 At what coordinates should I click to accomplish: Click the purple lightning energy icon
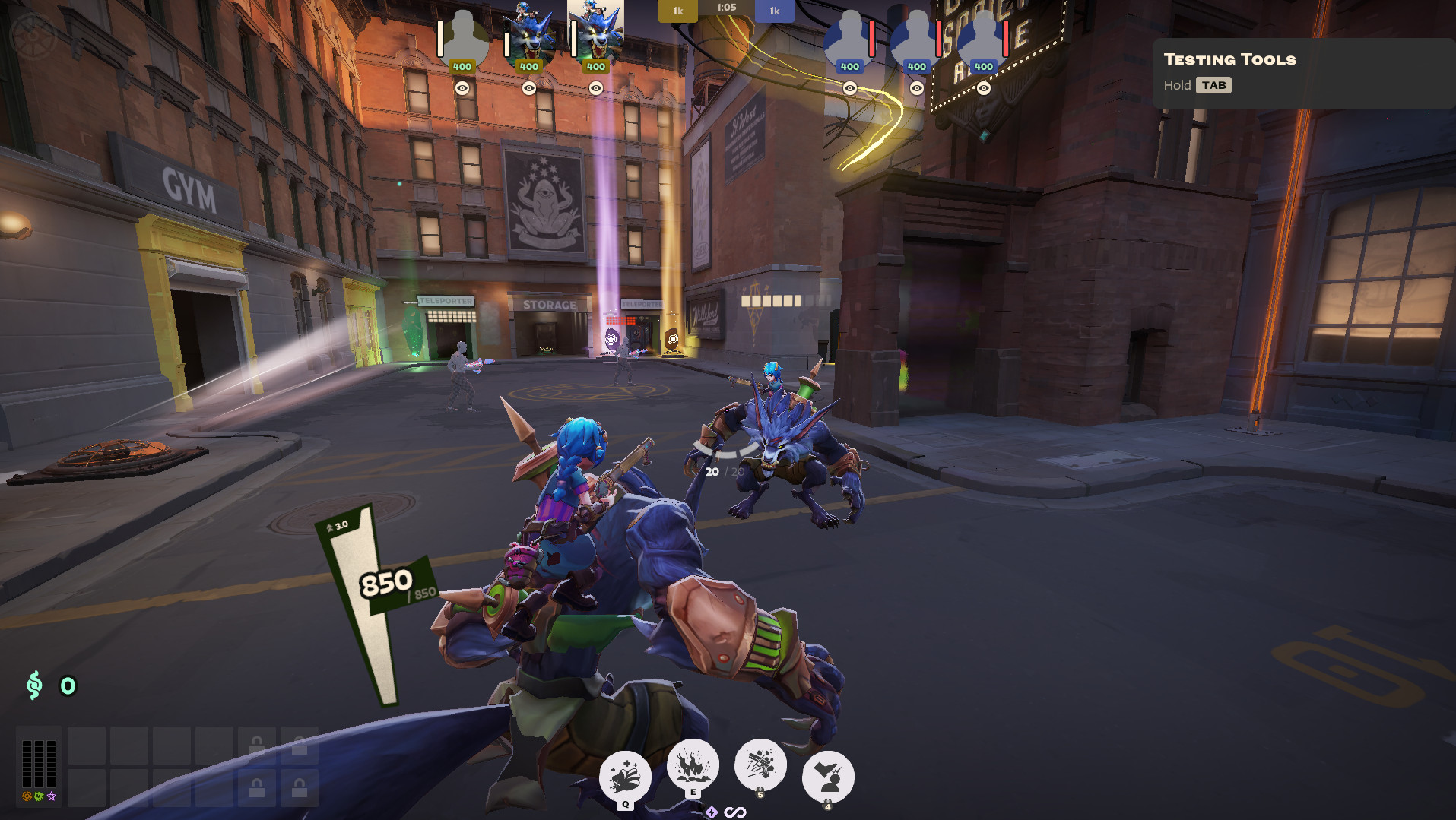click(x=711, y=812)
